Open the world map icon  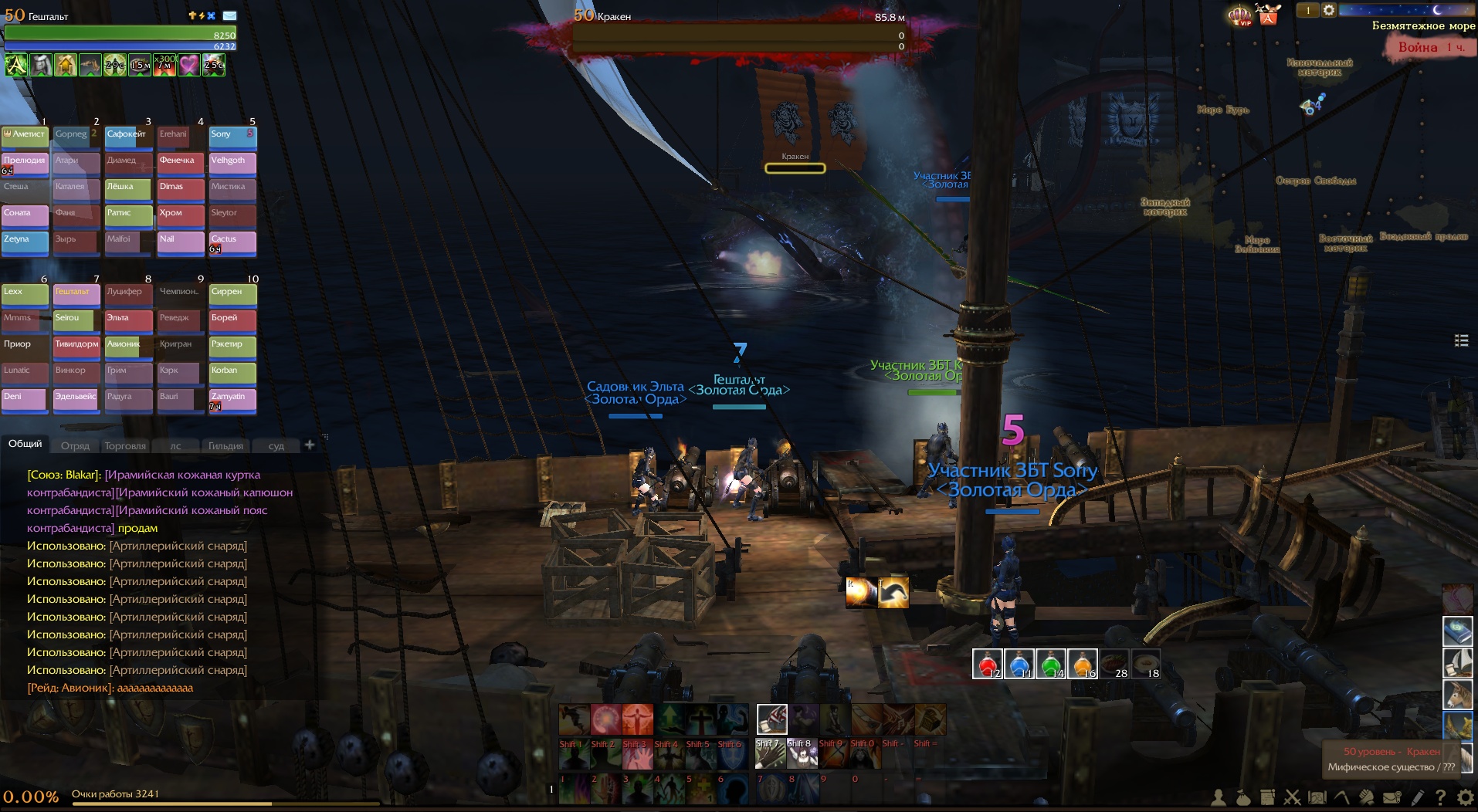(1317, 797)
